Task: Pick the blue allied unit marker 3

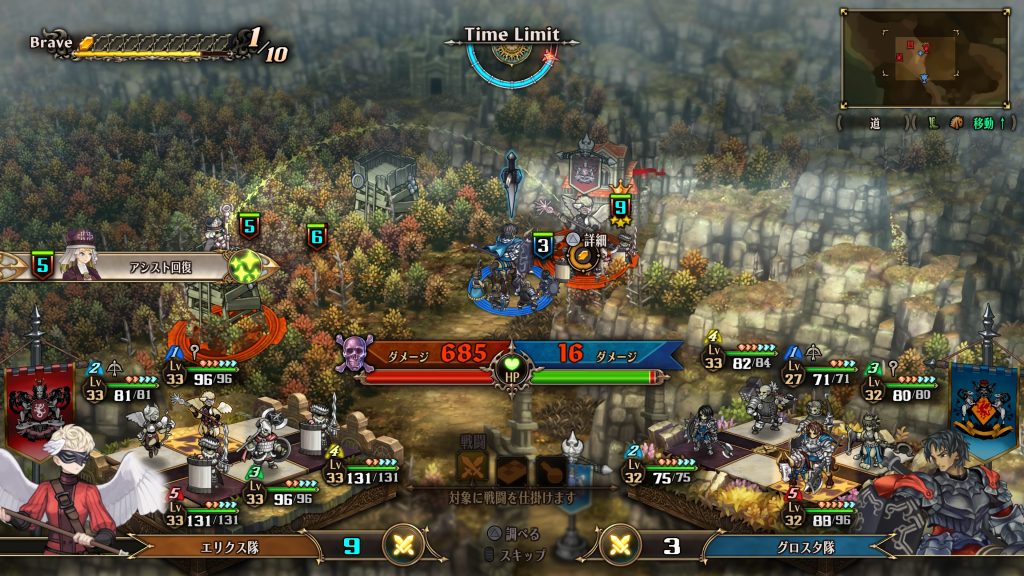Action: [x=542, y=245]
